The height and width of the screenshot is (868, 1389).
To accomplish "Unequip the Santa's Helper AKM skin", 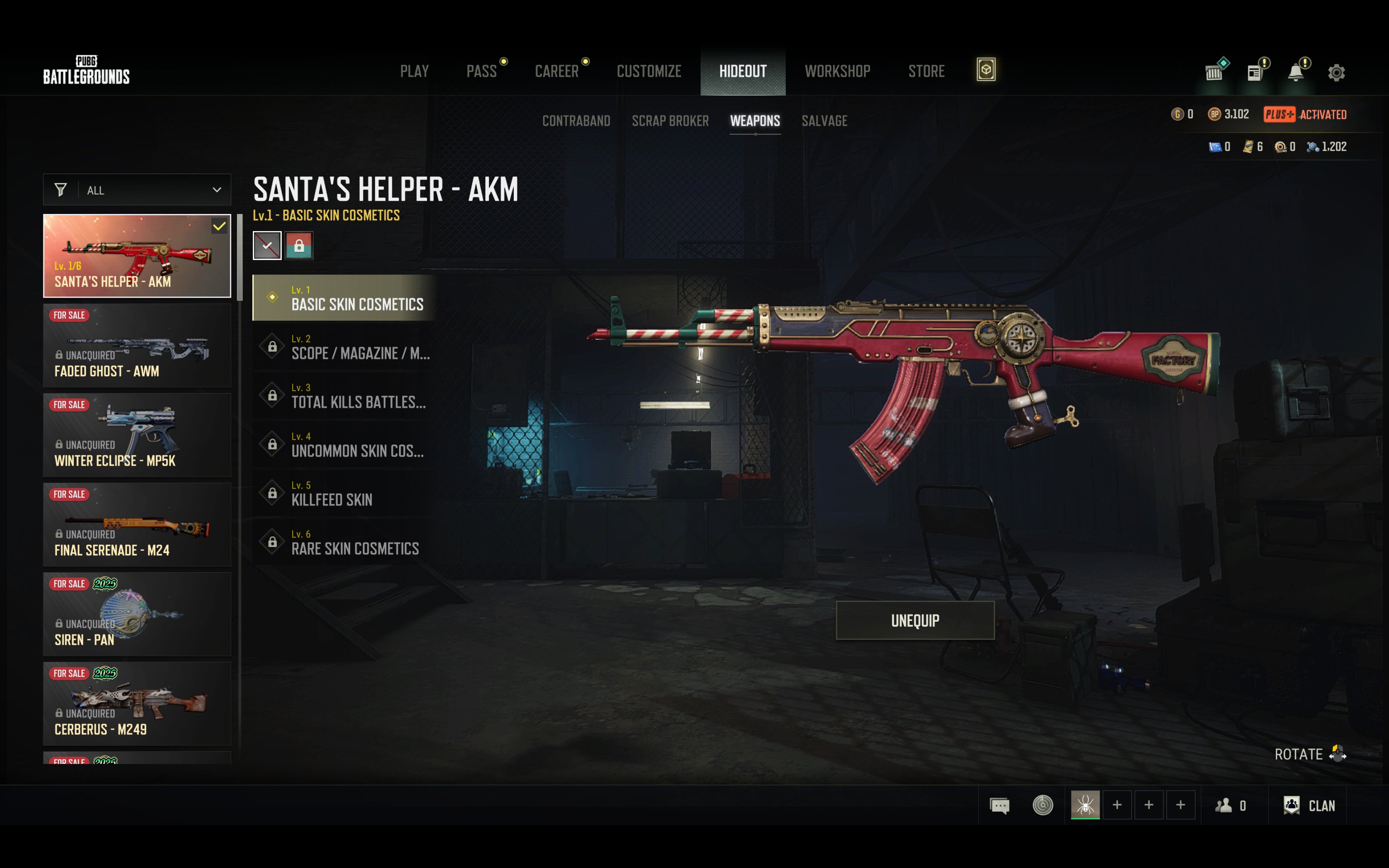I will coord(915,621).
